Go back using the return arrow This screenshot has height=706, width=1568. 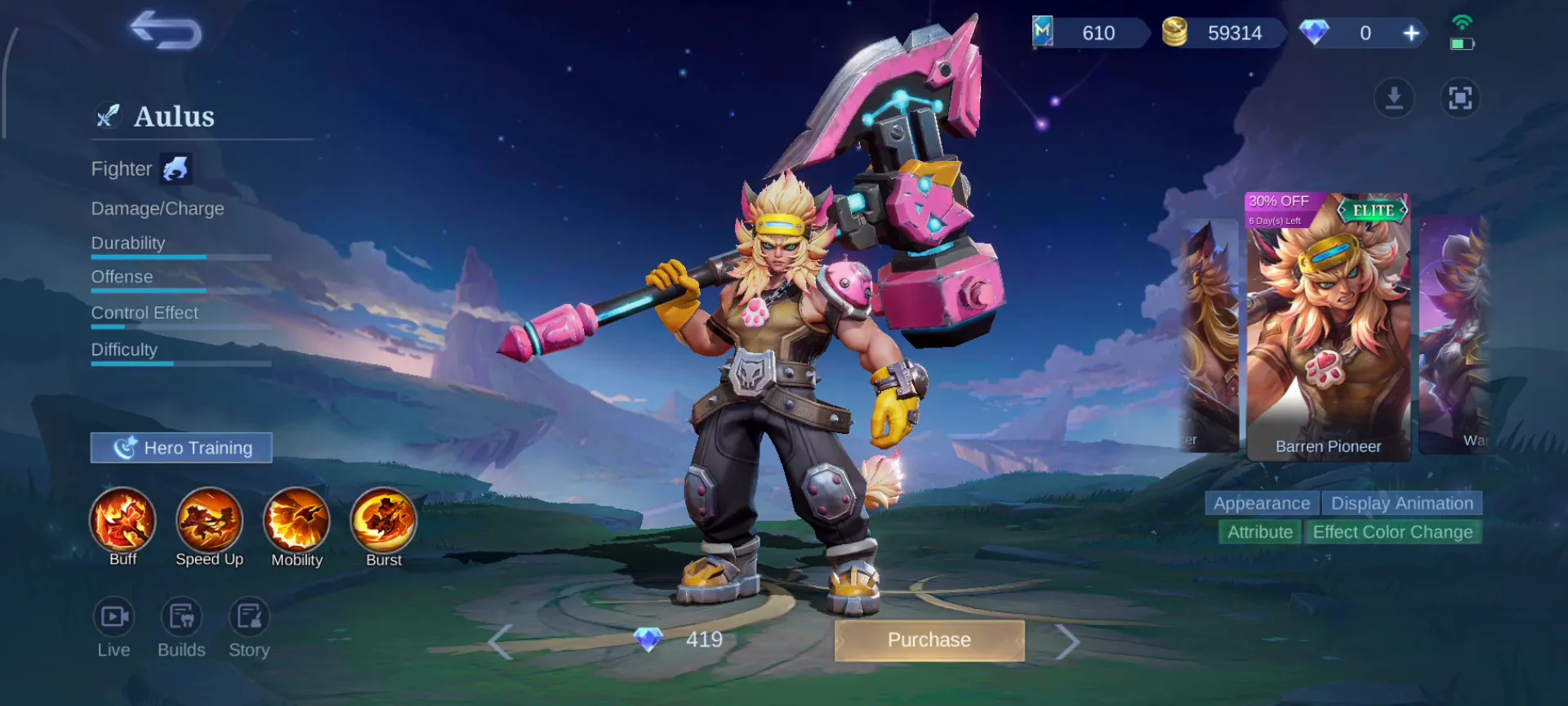point(167,31)
